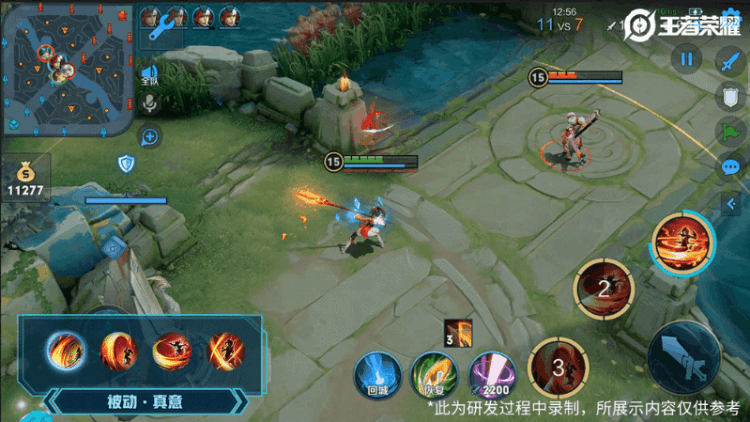Open the quick chat plus bubble
The height and width of the screenshot is (422, 750).
point(150,137)
